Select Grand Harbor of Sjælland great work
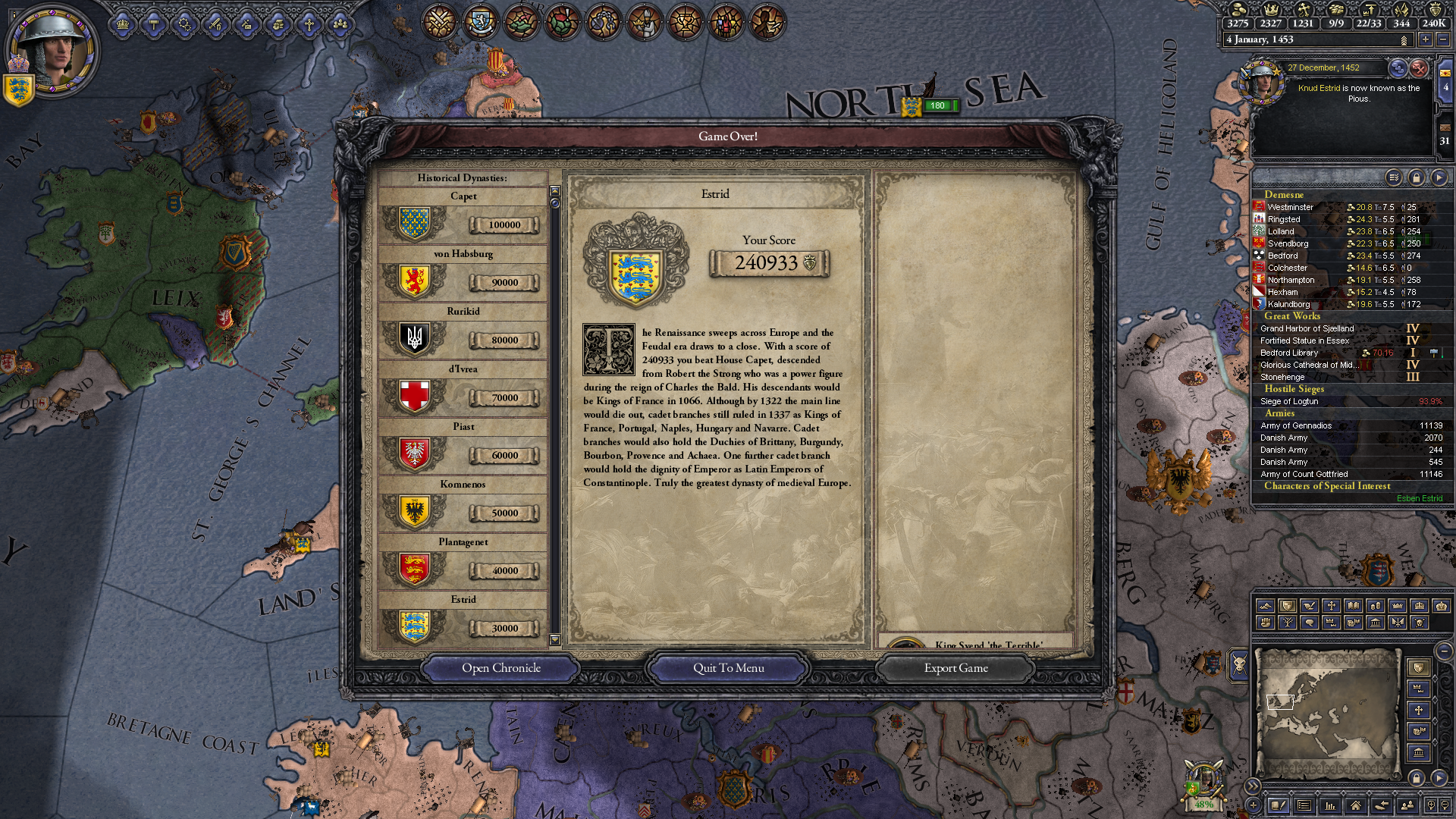1456x819 pixels. click(1307, 328)
